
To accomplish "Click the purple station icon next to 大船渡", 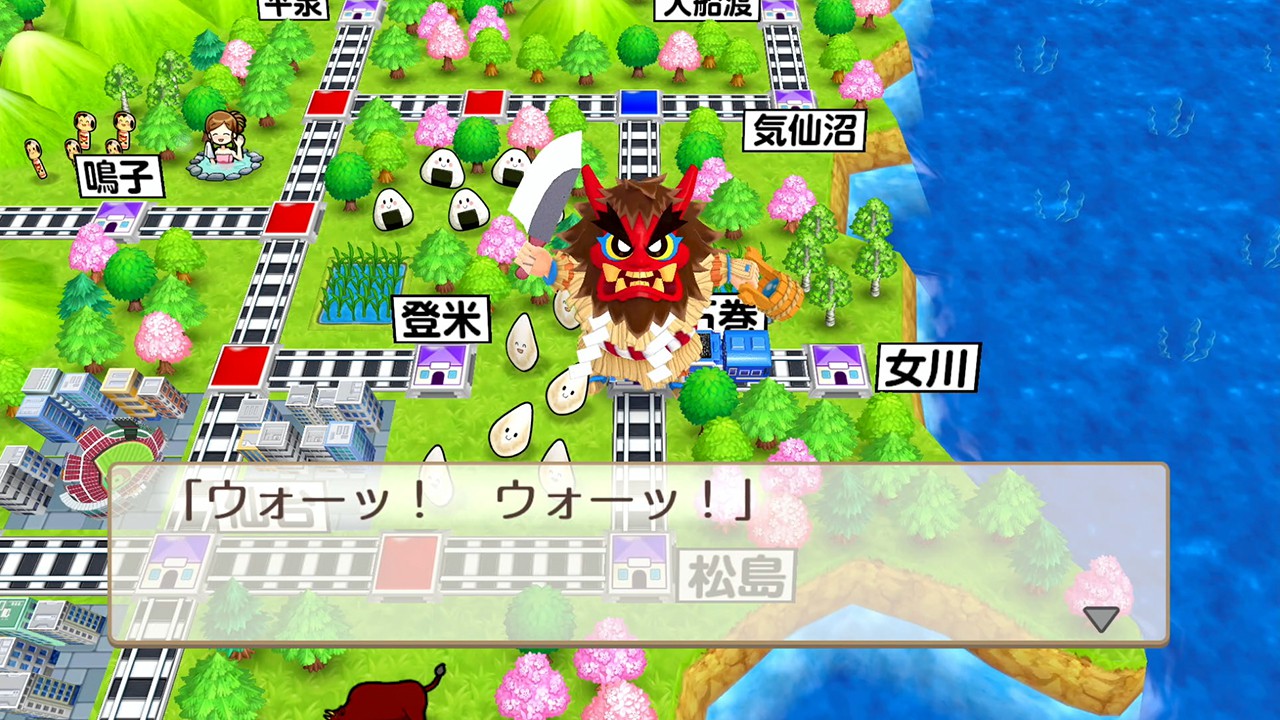I will tap(780, 10).
